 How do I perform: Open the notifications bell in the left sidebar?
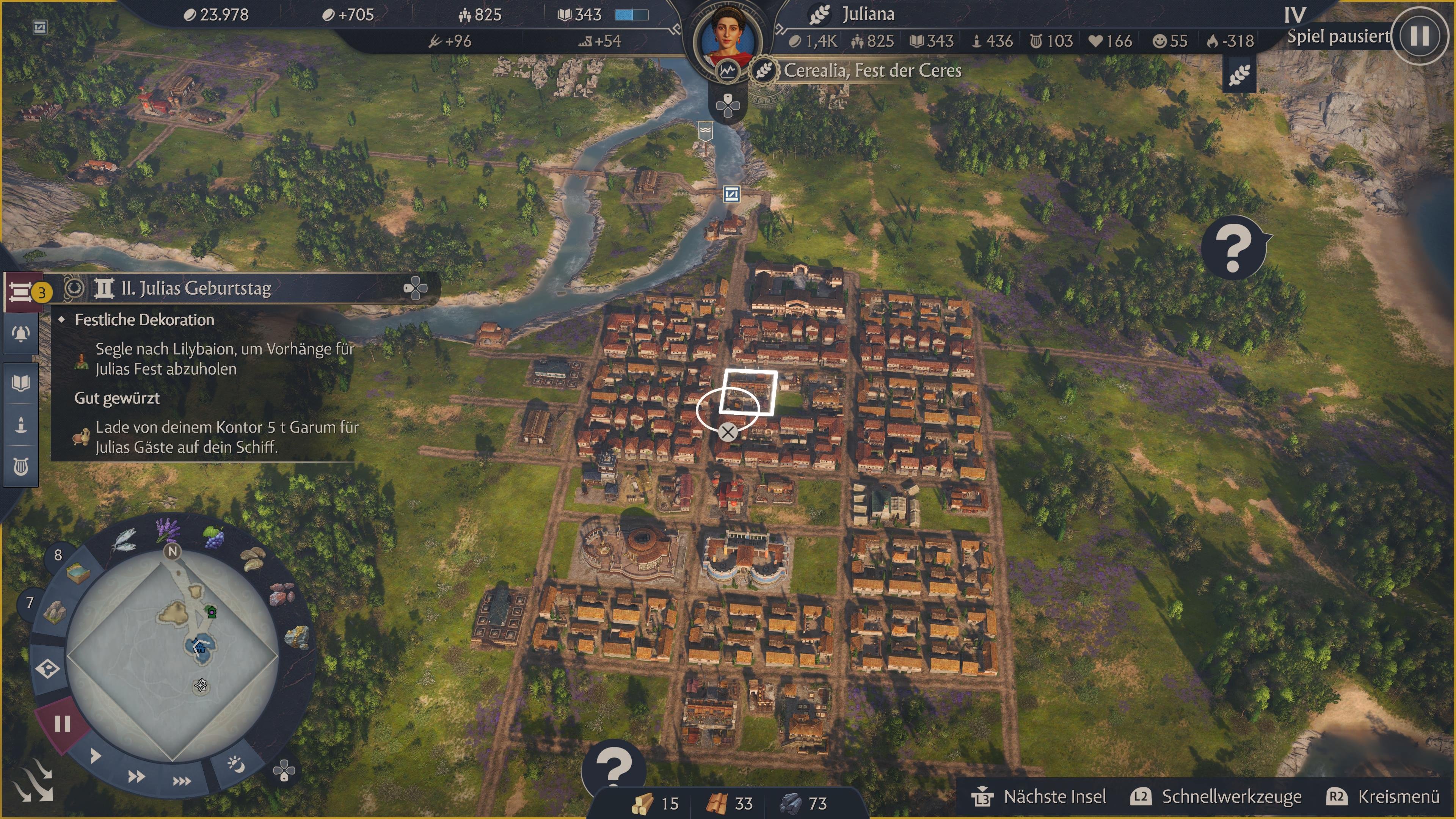(20, 334)
